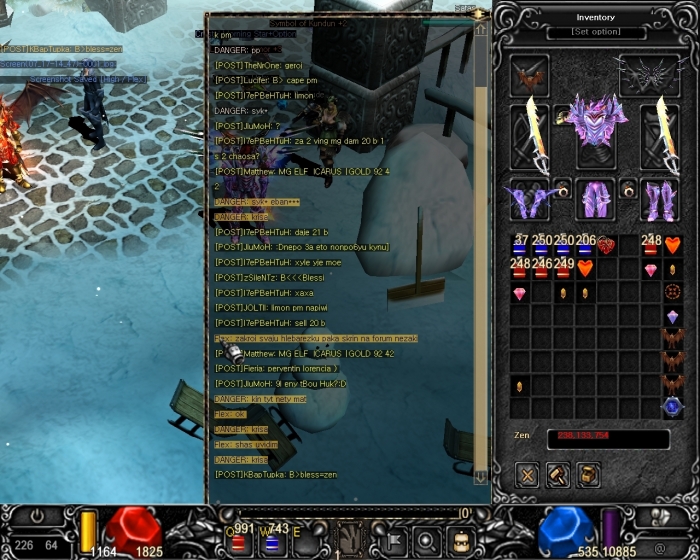Select the blue potion stack of 37

[521, 246]
